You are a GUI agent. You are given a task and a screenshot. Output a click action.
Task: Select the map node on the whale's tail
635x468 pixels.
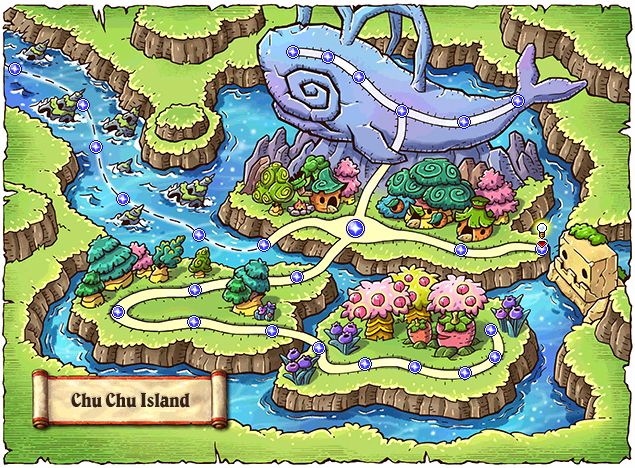coord(517,101)
